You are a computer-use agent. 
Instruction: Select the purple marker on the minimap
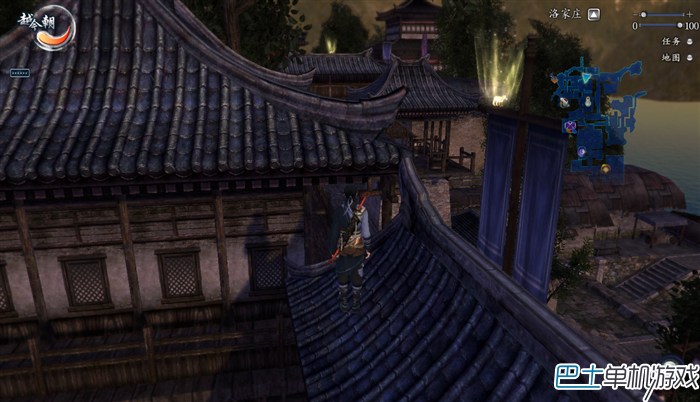[571, 126]
